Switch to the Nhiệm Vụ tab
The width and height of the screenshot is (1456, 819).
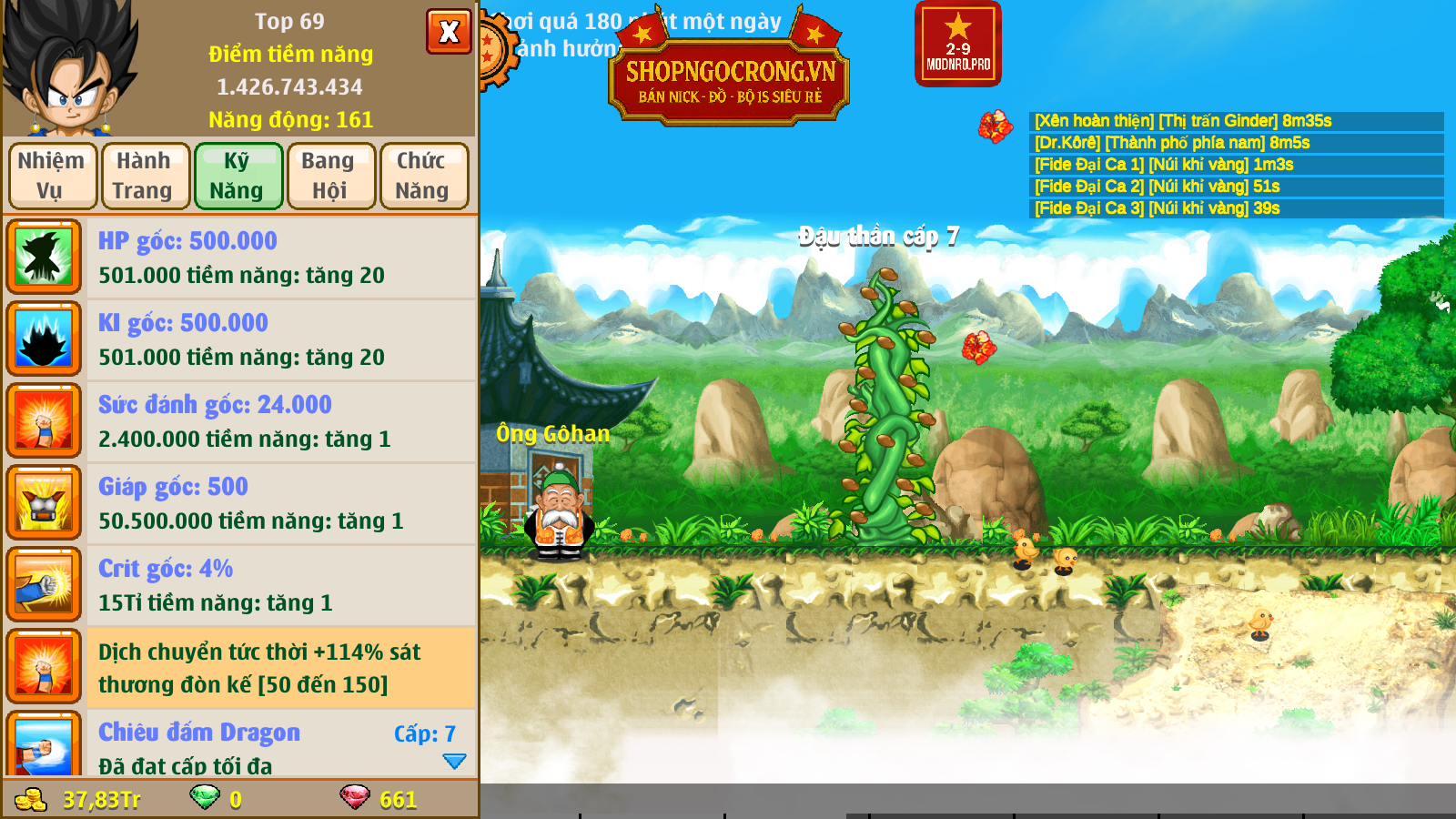53,176
